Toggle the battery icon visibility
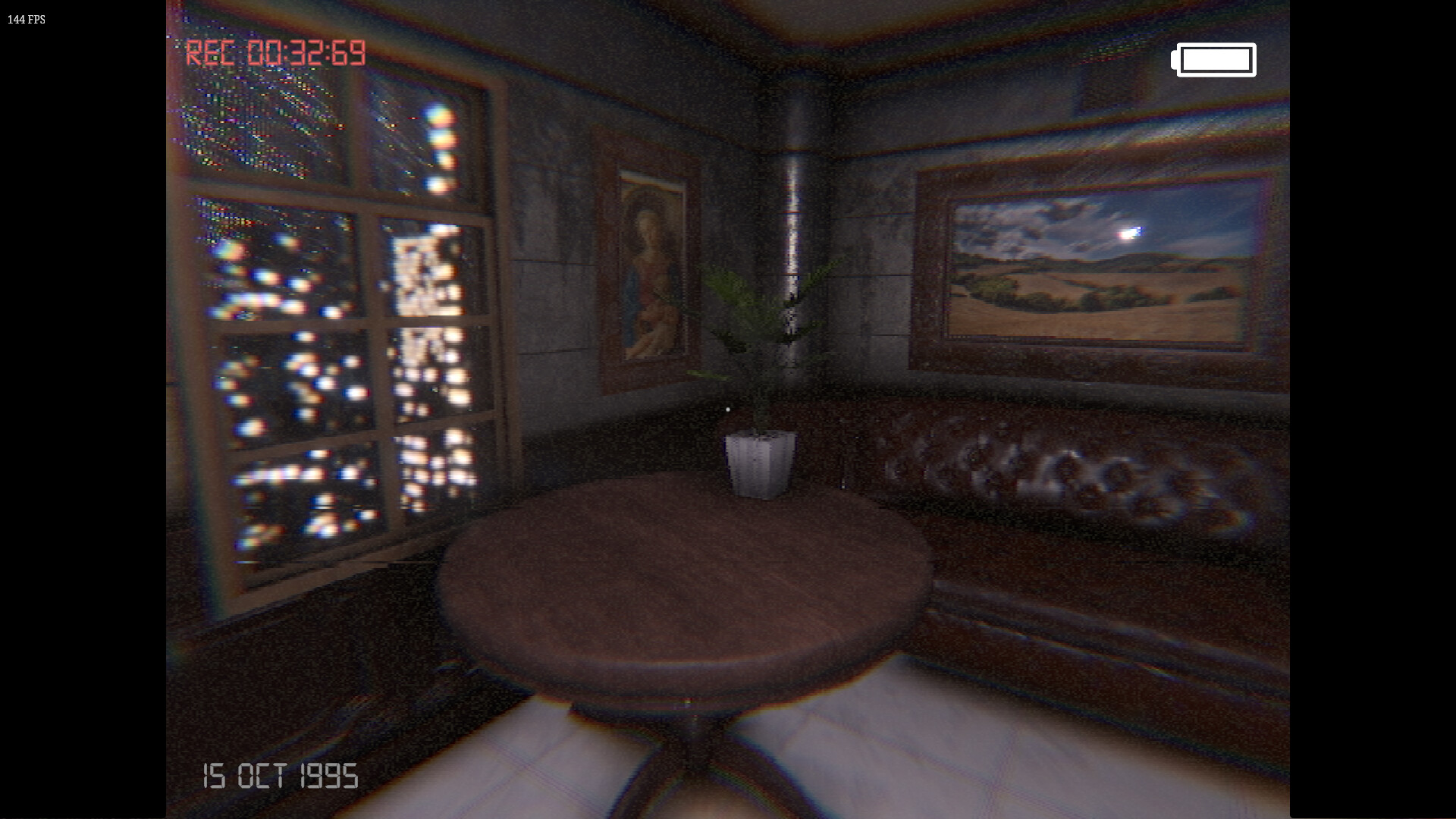 pos(1214,59)
